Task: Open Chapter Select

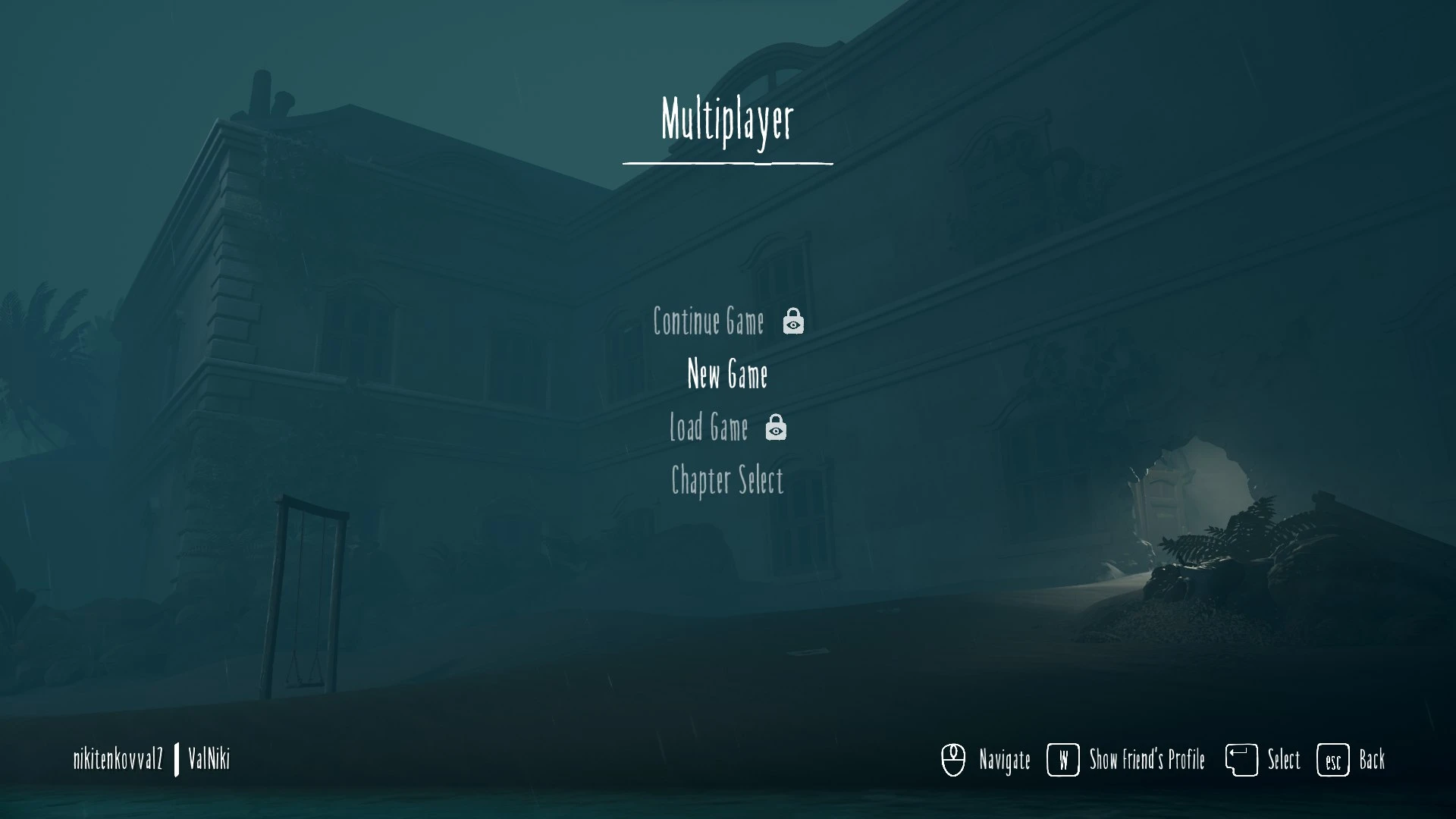Action: (727, 480)
